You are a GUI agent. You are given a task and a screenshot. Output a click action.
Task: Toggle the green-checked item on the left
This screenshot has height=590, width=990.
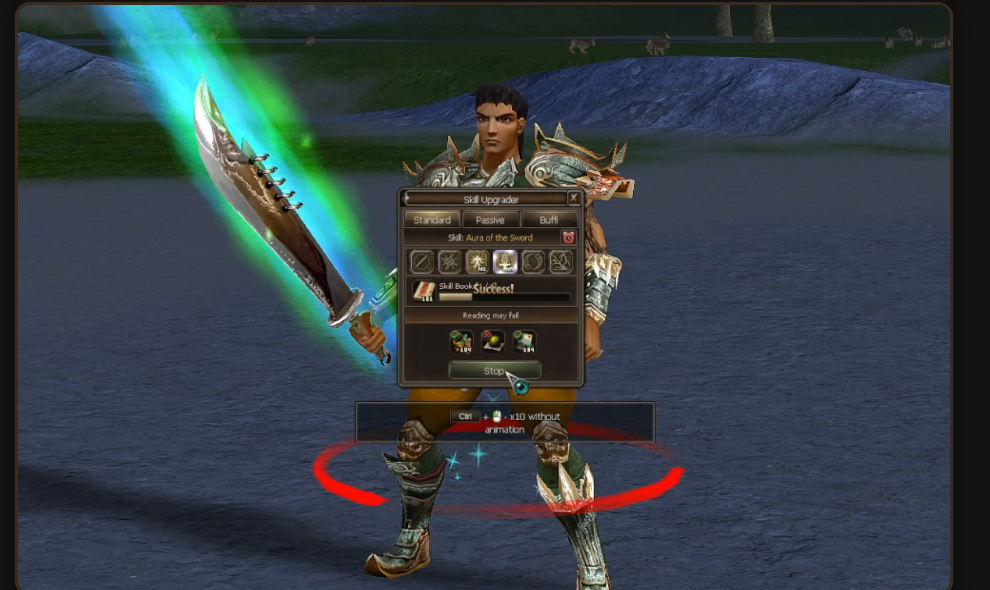461,342
